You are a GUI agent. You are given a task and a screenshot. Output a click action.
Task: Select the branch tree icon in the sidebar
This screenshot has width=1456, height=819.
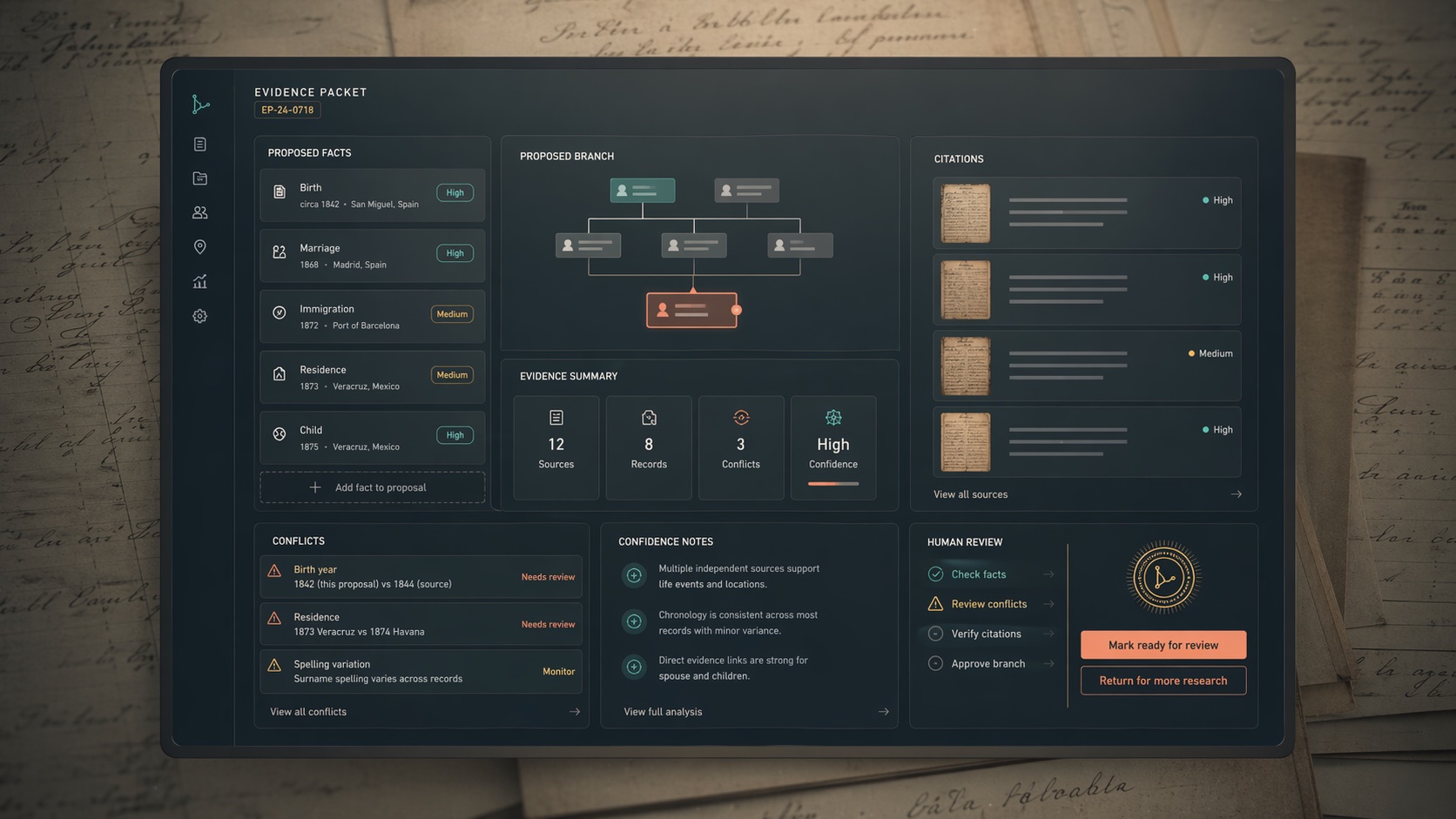click(199, 104)
